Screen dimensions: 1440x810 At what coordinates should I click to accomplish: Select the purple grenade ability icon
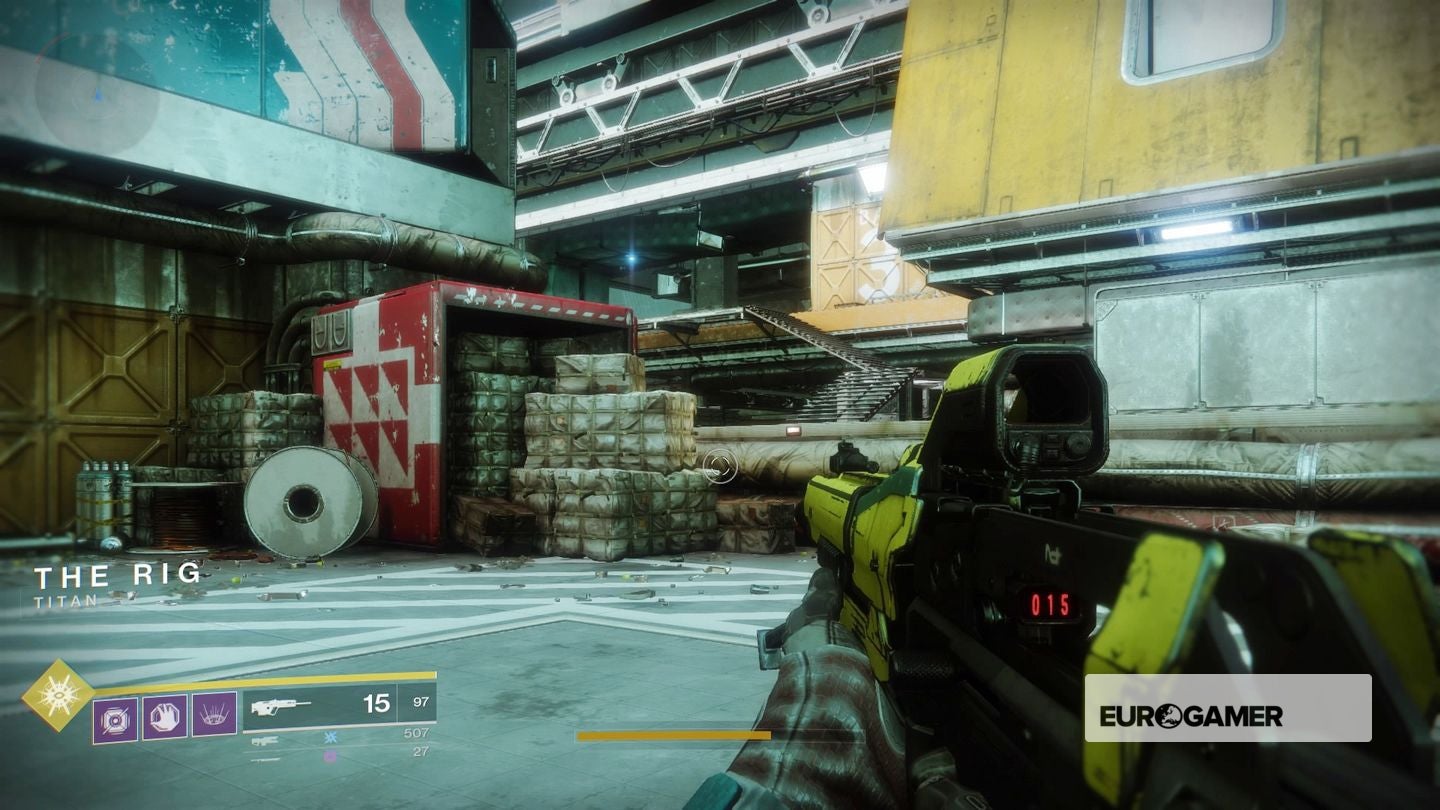[115, 718]
